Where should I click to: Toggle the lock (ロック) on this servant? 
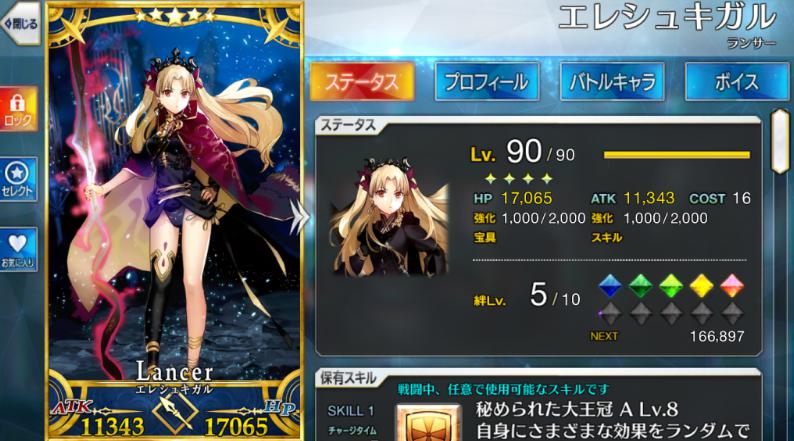[18, 108]
